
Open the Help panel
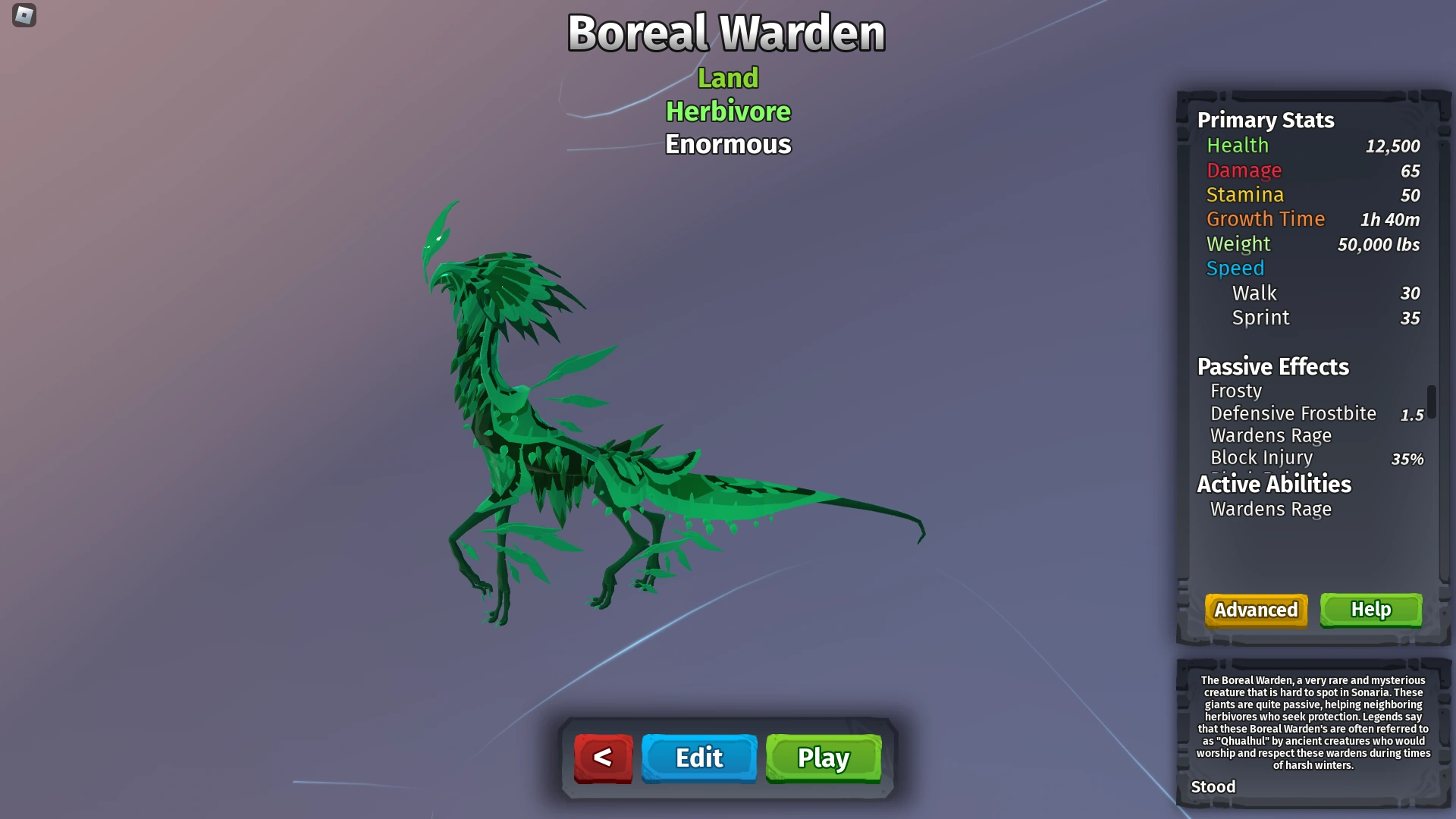coord(1371,609)
